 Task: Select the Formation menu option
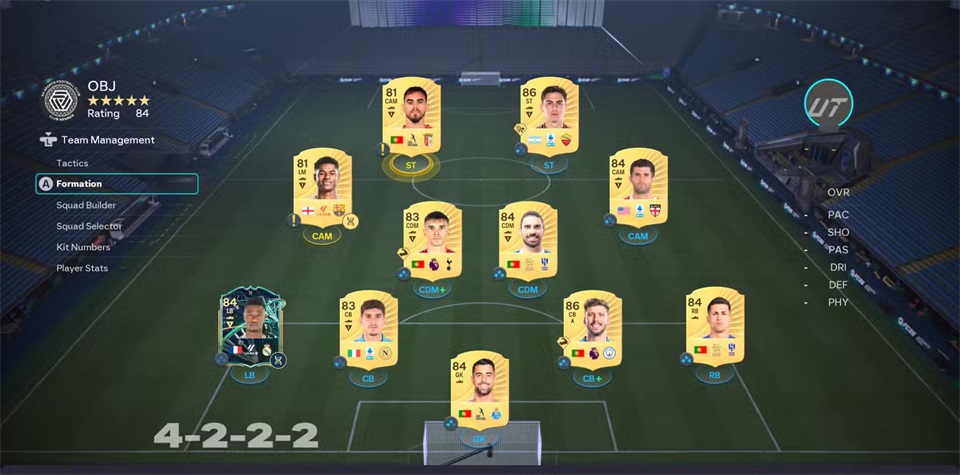[x=79, y=184]
